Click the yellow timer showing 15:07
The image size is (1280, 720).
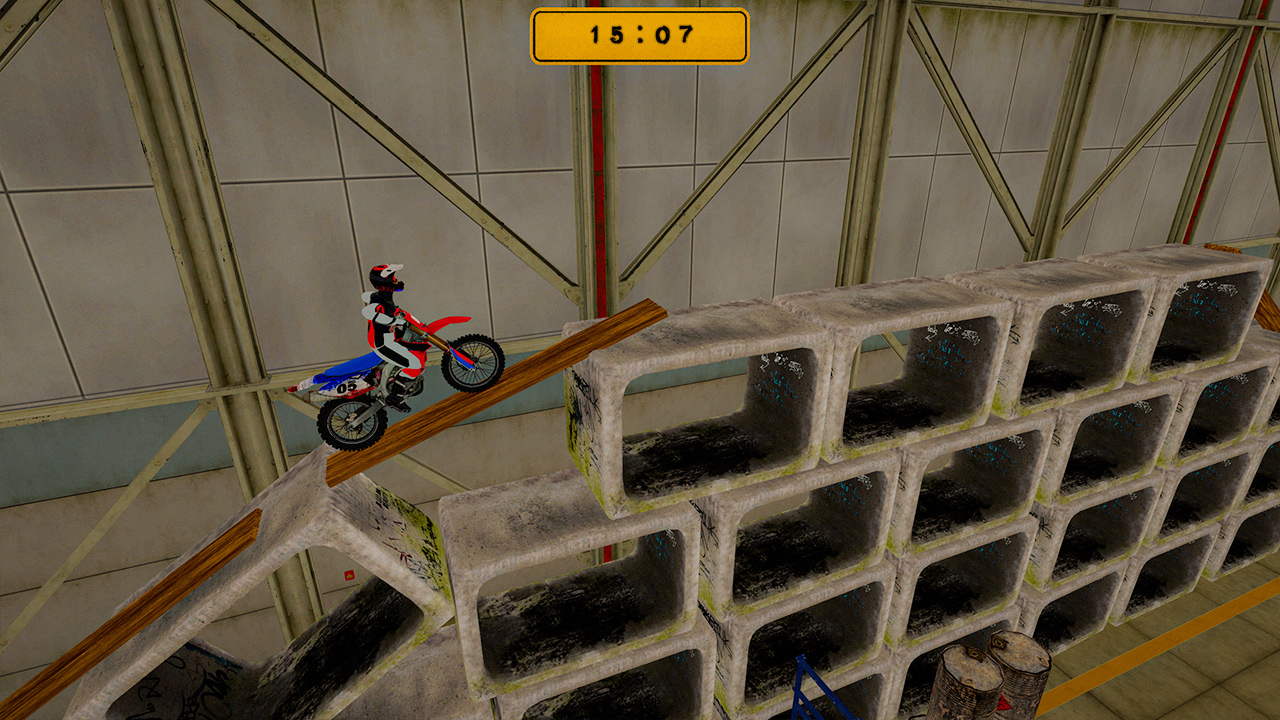click(640, 35)
